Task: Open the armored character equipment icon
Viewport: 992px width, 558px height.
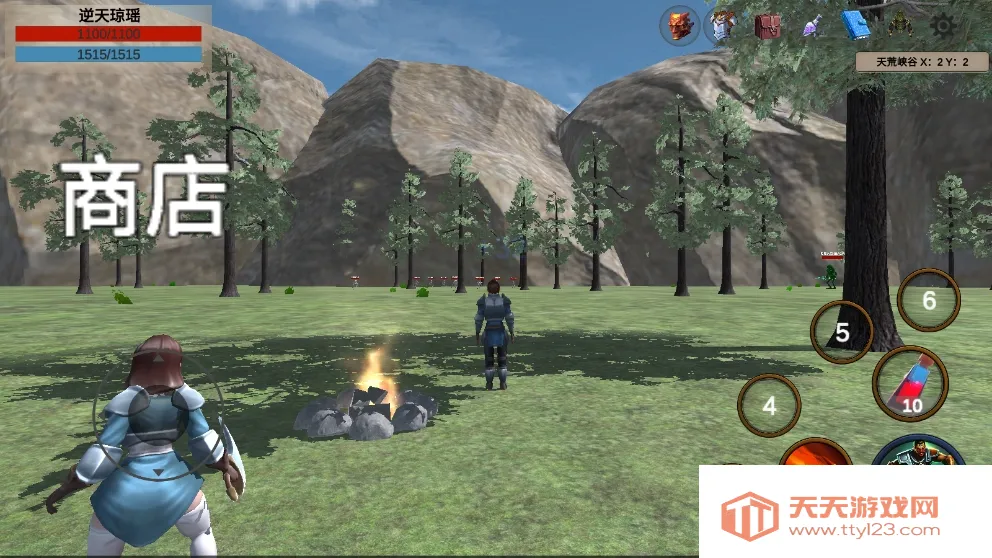Action: coord(724,26)
